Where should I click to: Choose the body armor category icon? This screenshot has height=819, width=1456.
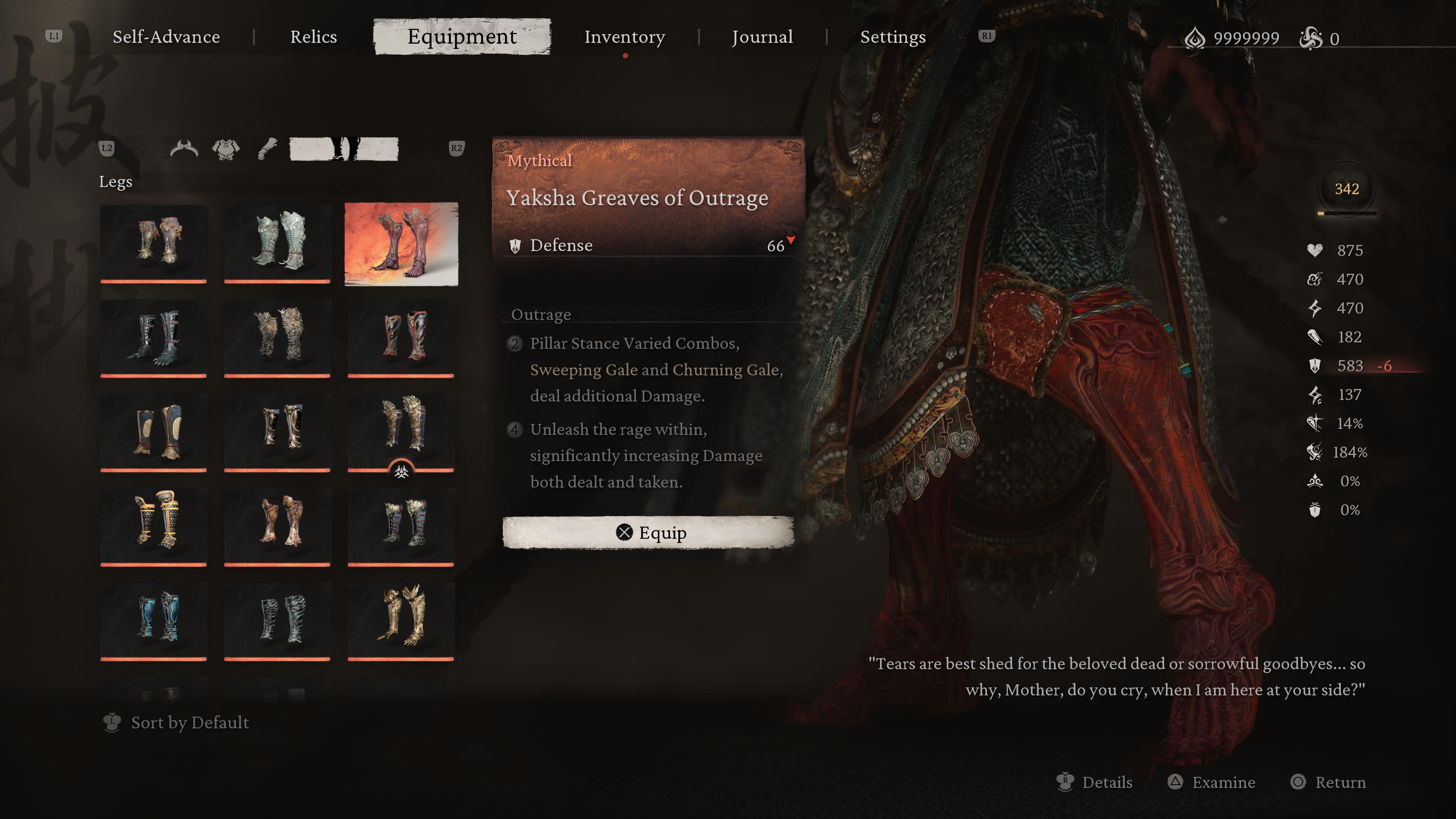coord(226,149)
